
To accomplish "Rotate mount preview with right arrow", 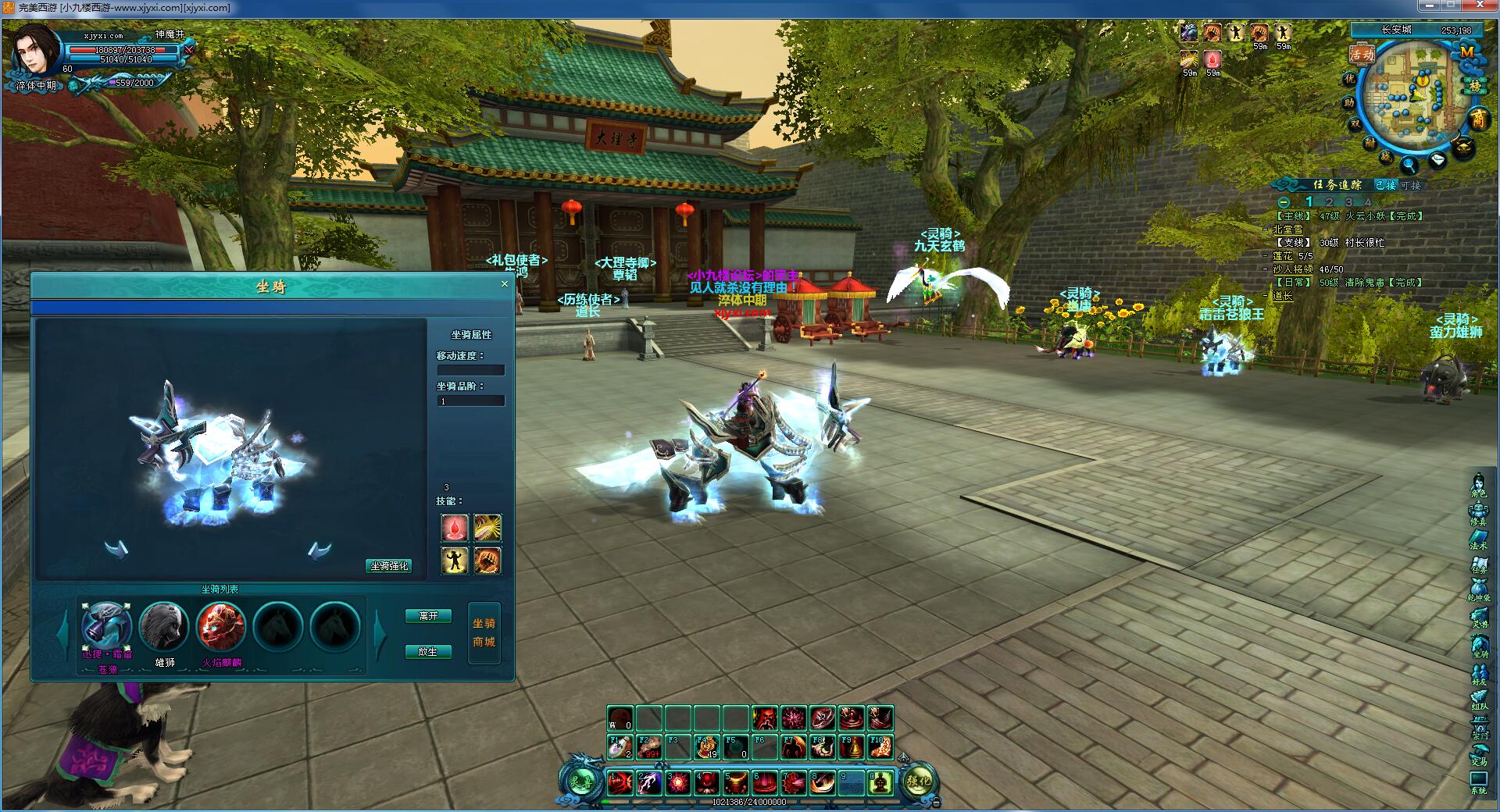I will click(319, 551).
